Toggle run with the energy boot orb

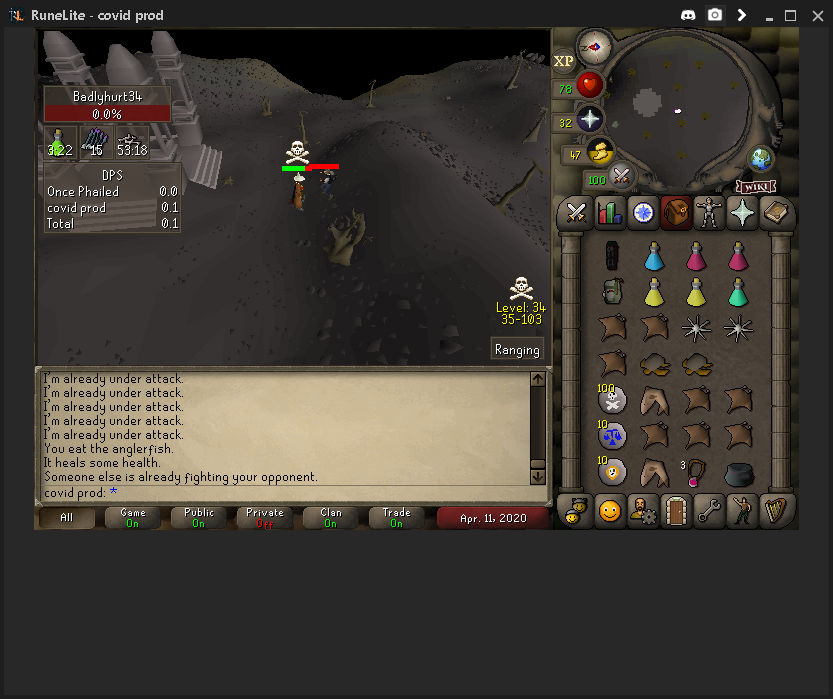(x=601, y=152)
